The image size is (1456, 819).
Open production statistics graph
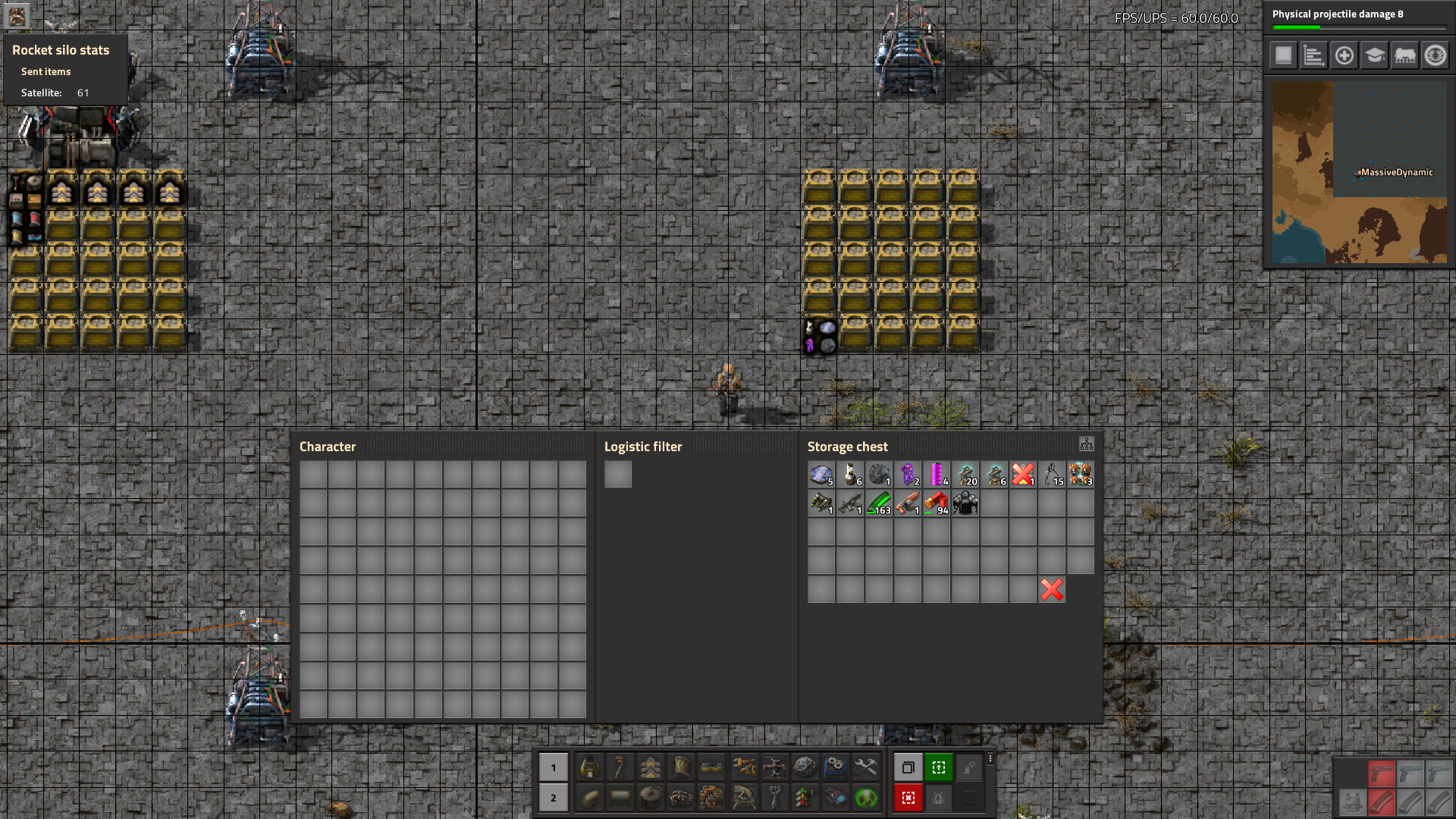(x=1313, y=55)
